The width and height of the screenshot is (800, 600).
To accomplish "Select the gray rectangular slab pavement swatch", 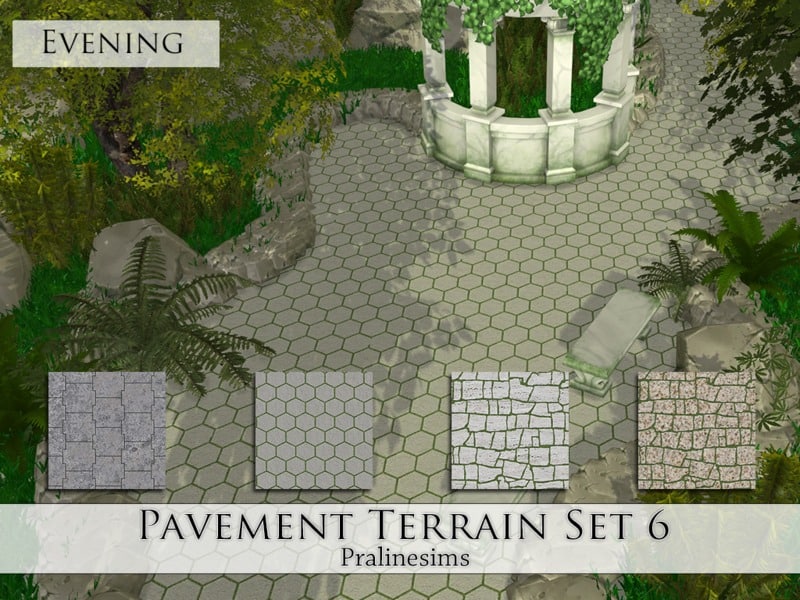I will click(x=107, y=430).
